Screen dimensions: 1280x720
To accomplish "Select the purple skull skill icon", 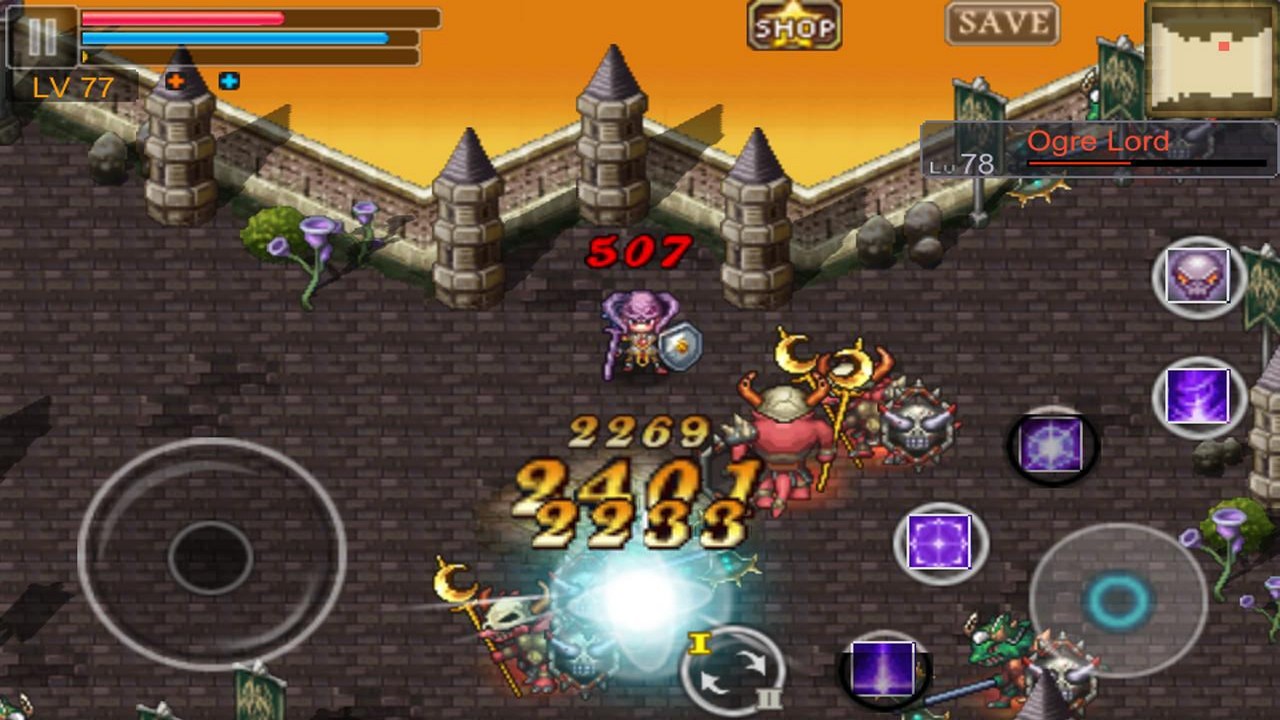I will (1198, 277).
